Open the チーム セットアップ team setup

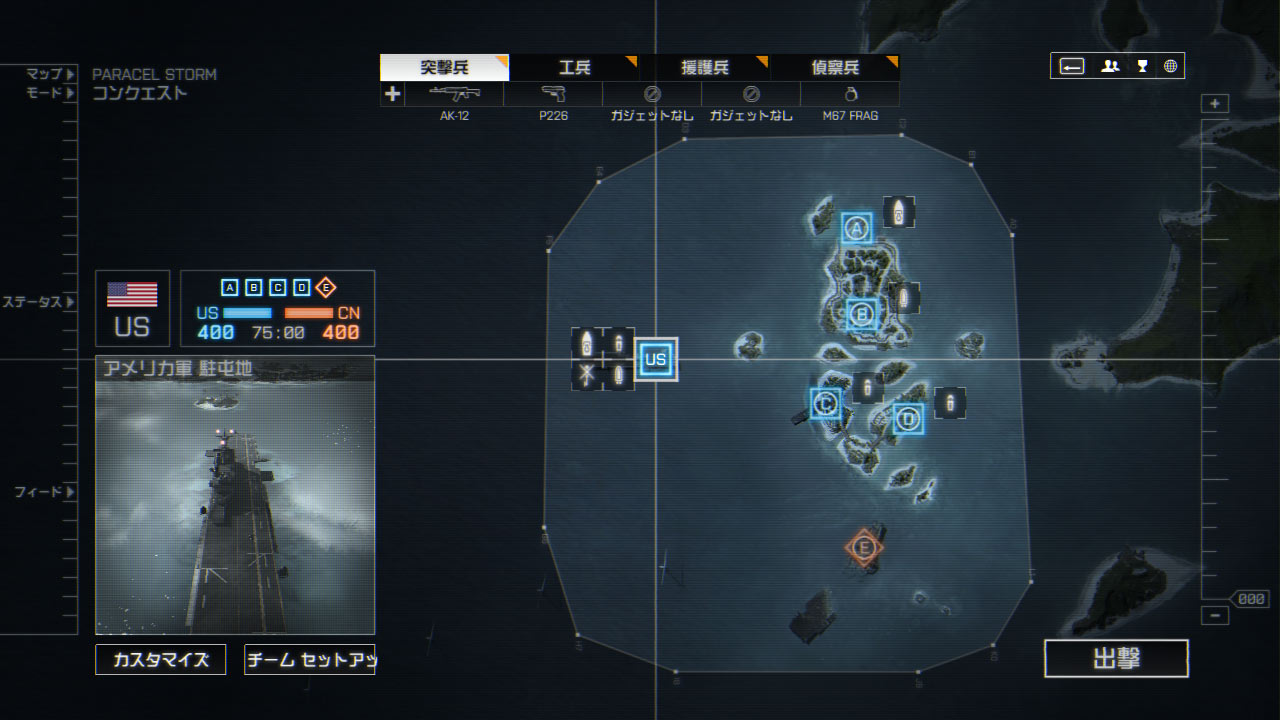(309, 659)
